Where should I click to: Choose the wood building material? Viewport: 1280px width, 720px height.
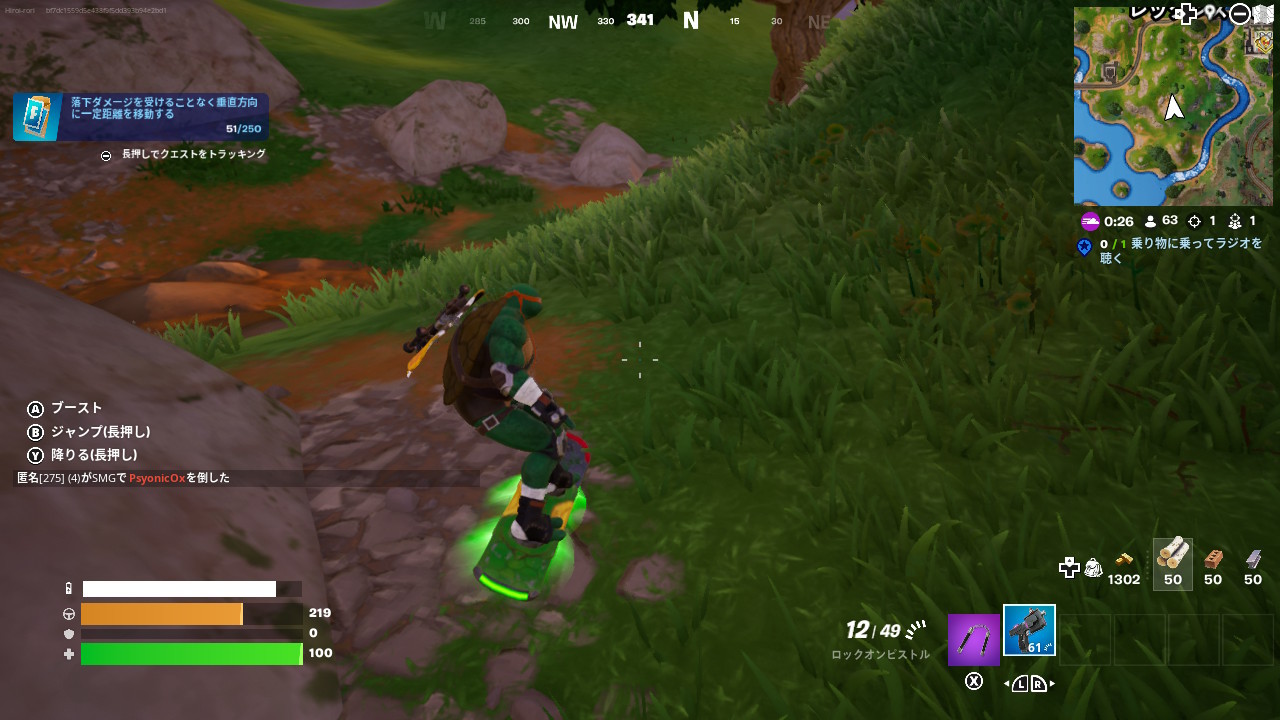click(x=1172, y=563)
